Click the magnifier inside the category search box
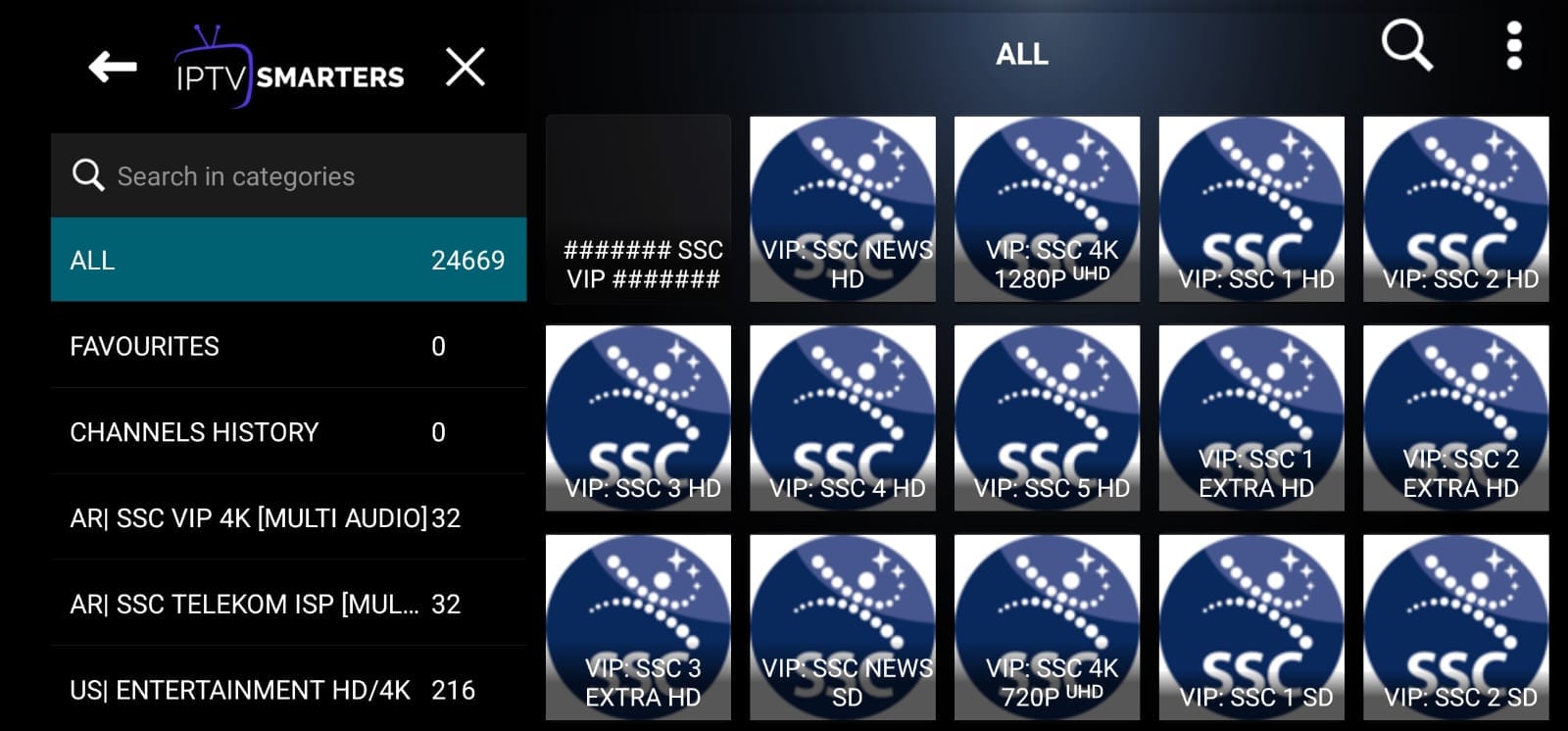Screen dimensions: 1568x731 pyautogui.click(x=88, y=175)
